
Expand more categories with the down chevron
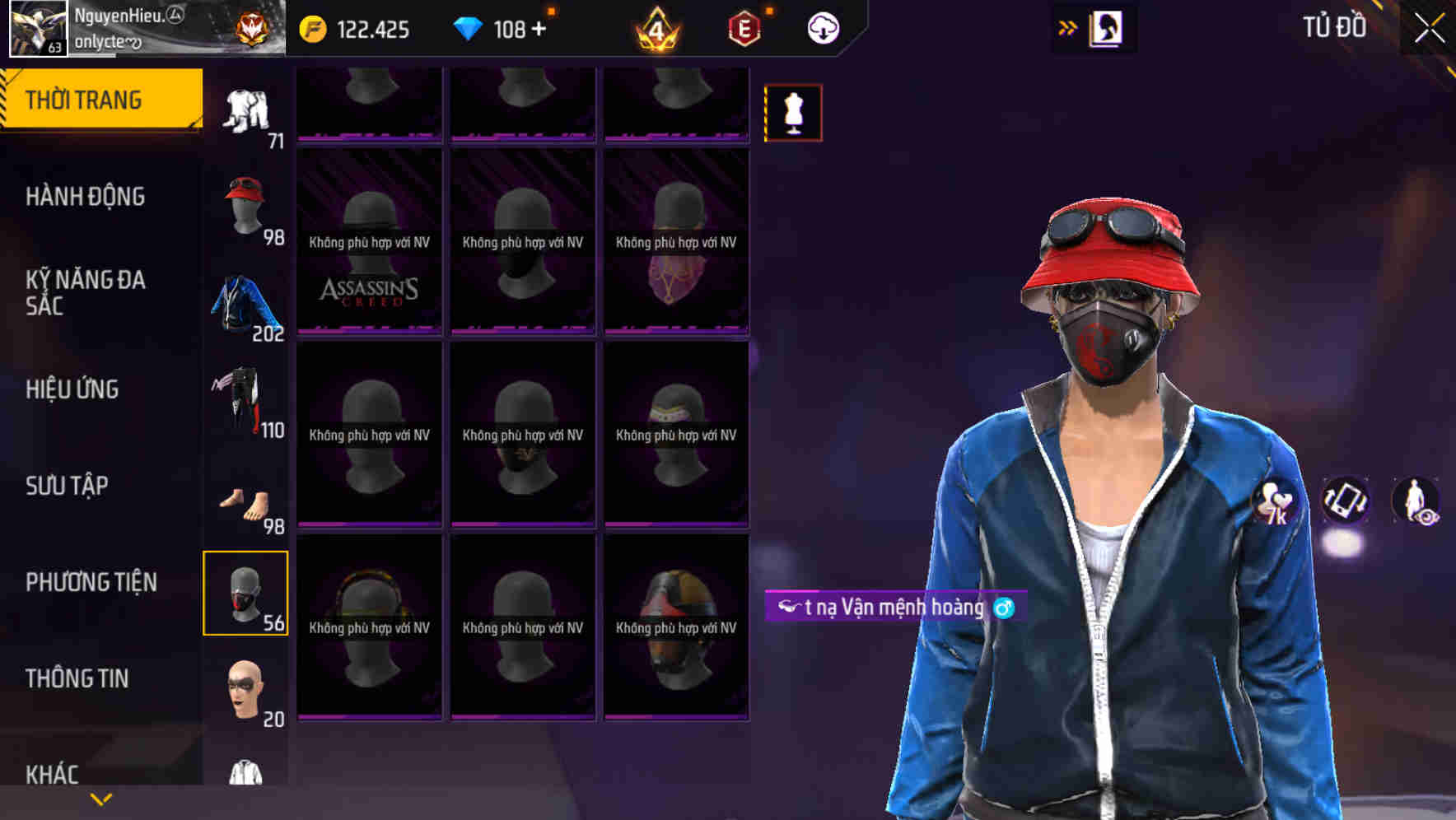click(x=100, y=798)
